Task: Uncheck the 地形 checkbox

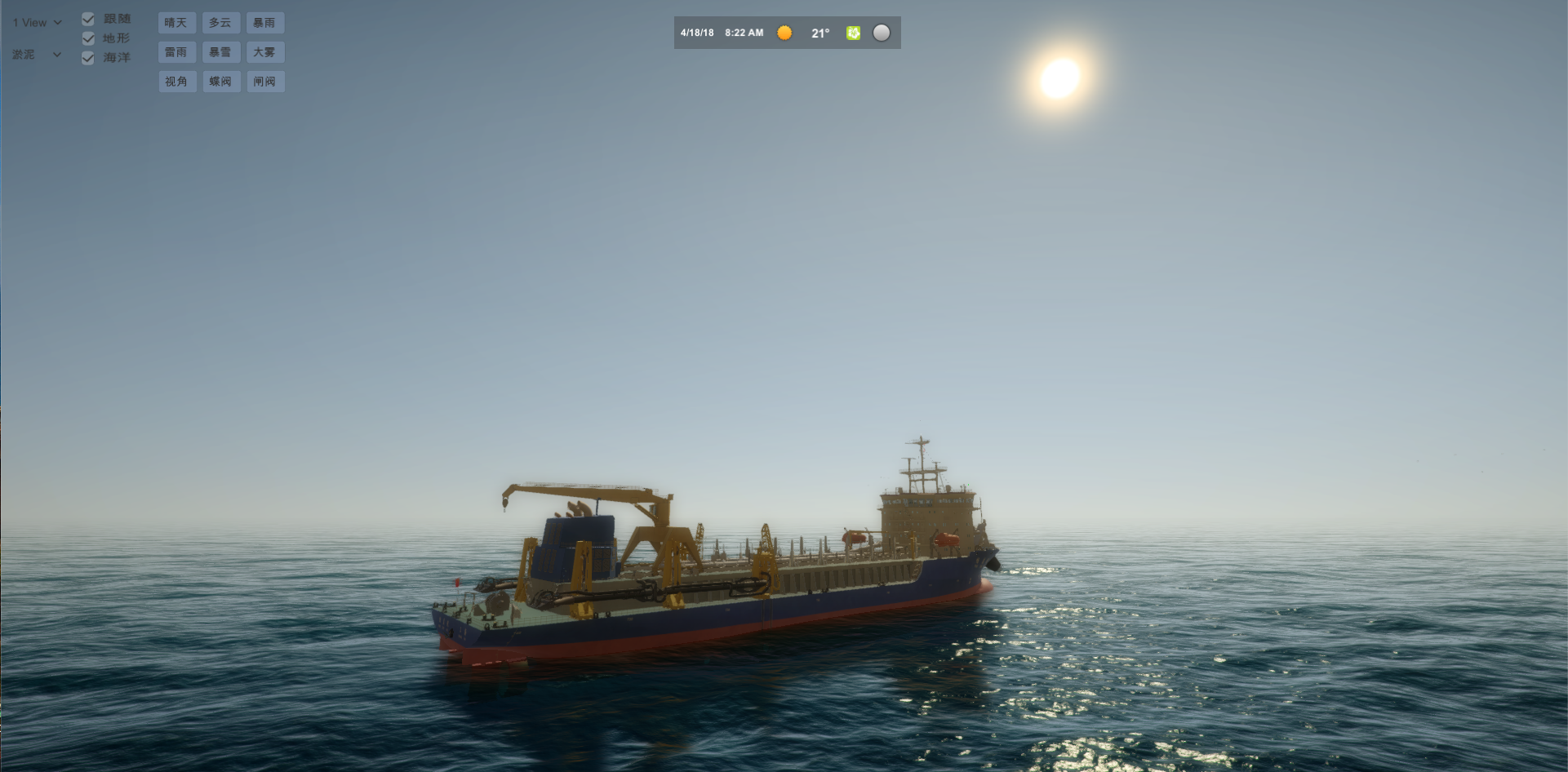Action: (x=88, y=38)
